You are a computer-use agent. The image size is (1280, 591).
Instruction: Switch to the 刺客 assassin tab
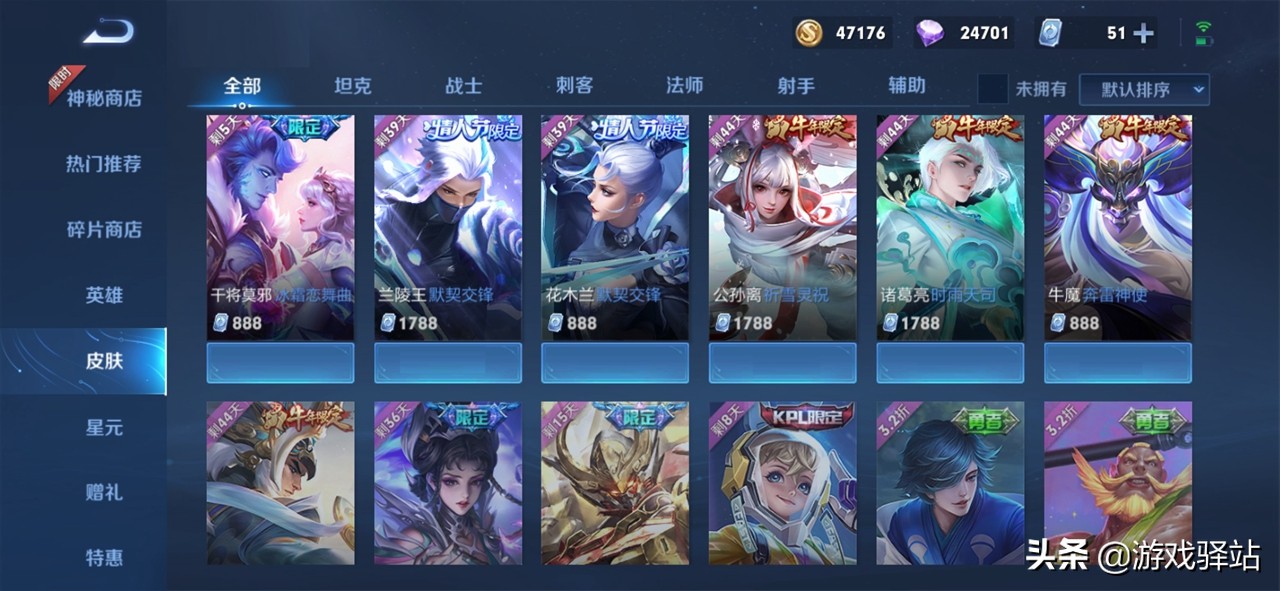click(575, 86)
